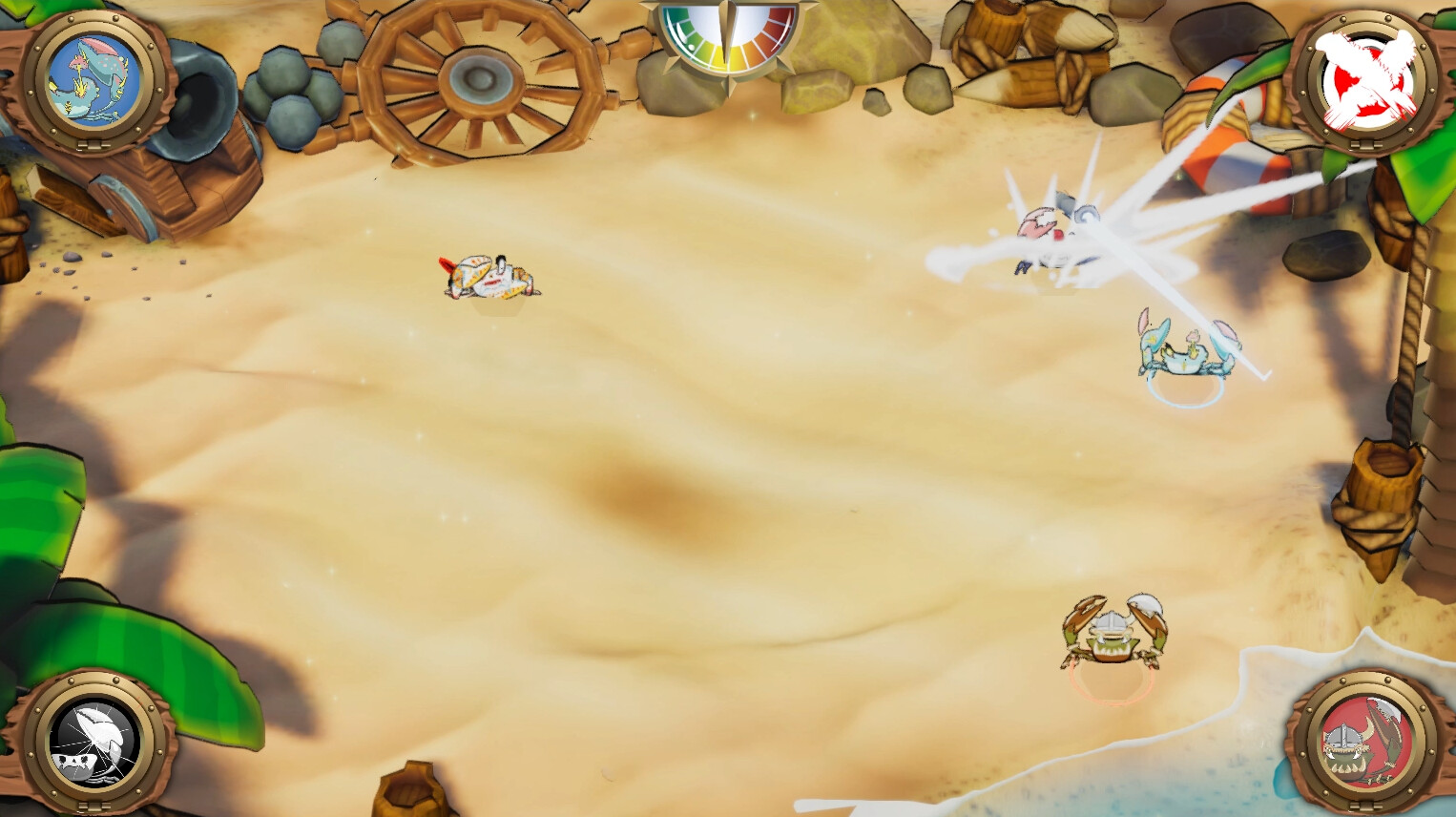Select the viking-helmet crab near the shoreline
The height and width of the screenshot is (817, 1456).
coord(1112,635)
